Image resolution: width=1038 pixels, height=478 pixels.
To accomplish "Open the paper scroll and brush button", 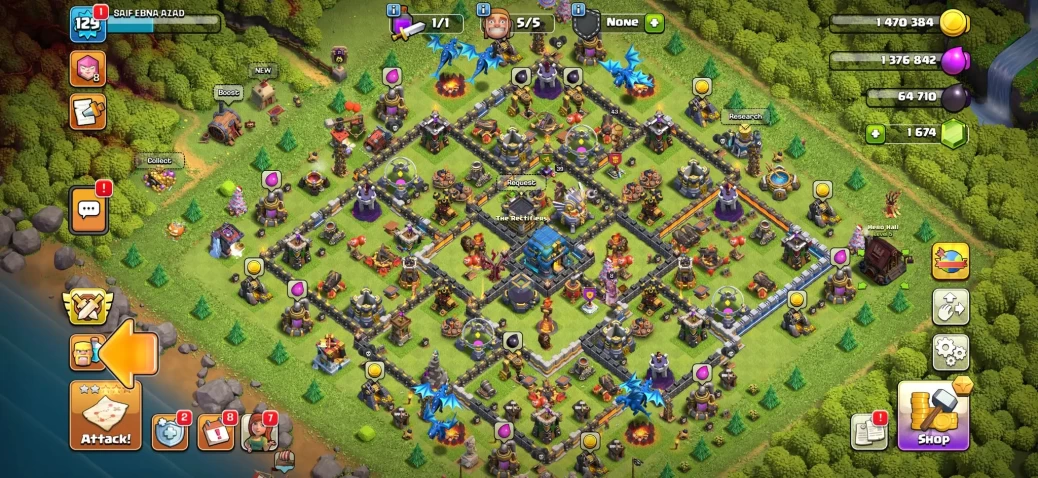I will click(x=87, y=111).
